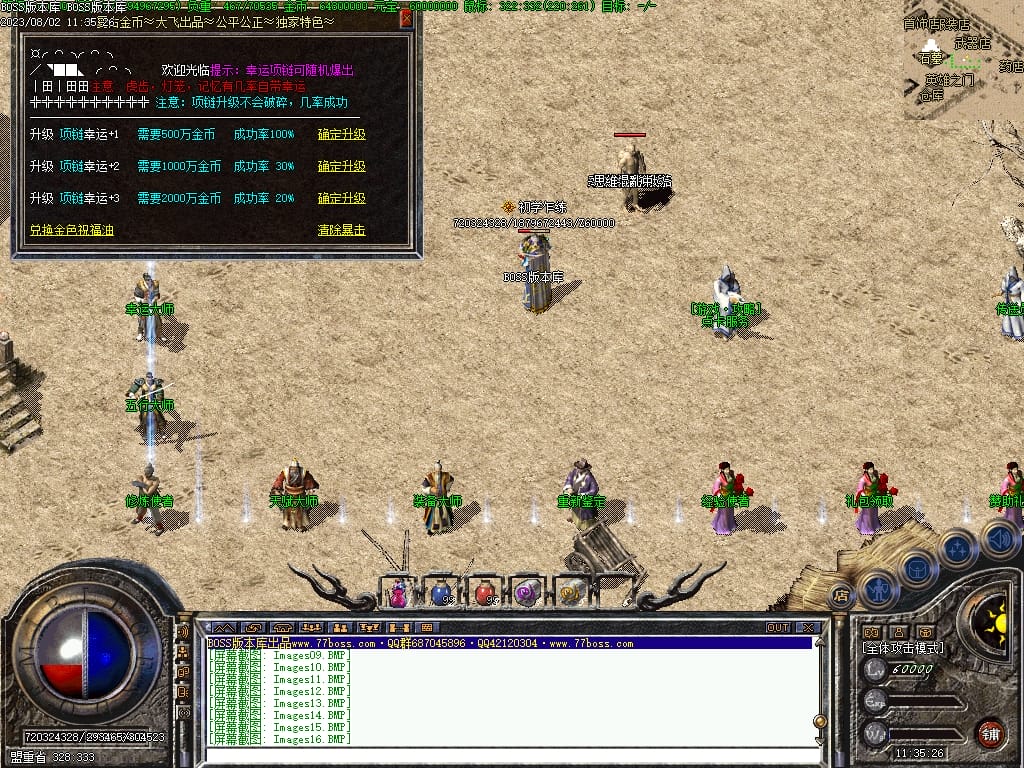Confirm the necklace luck +1 upgrade
This screenshot has height=768, width=1024.
[x=342, y=135]
